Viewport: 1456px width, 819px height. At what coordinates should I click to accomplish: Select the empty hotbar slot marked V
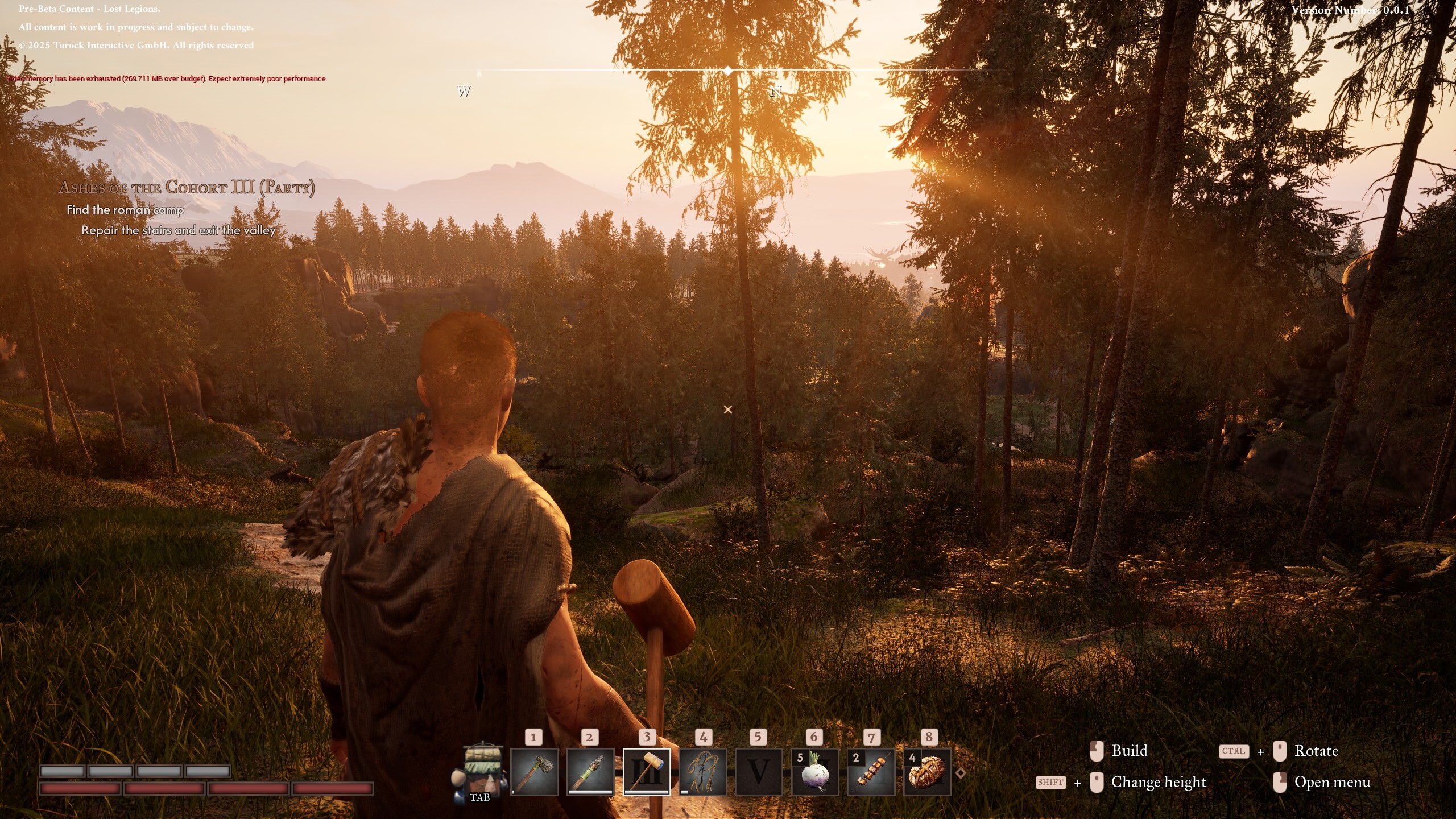[758, 772]
